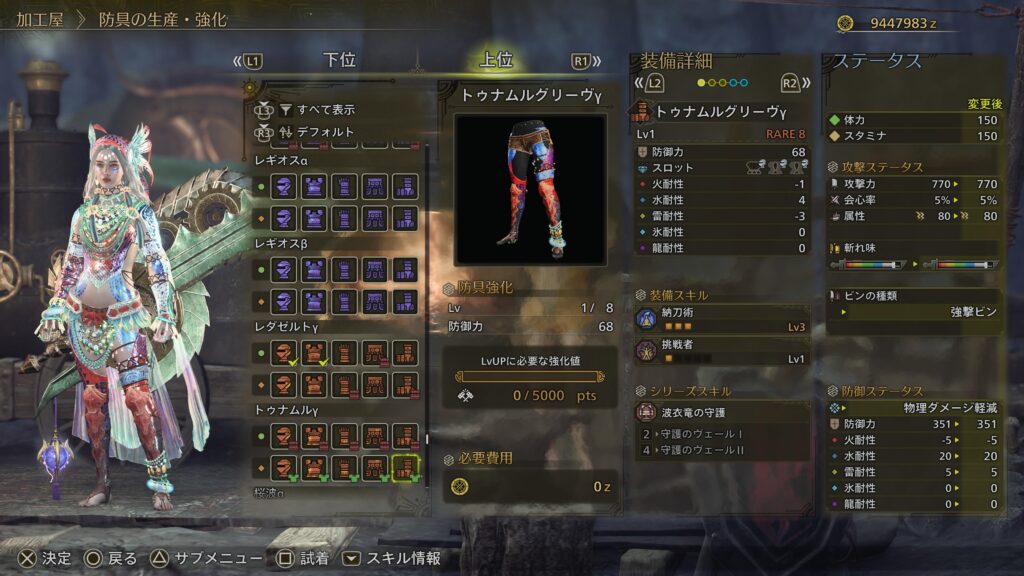
Task: Pick the レギオスβ helm in the orange-diamond row
Action: pos(285,300)
